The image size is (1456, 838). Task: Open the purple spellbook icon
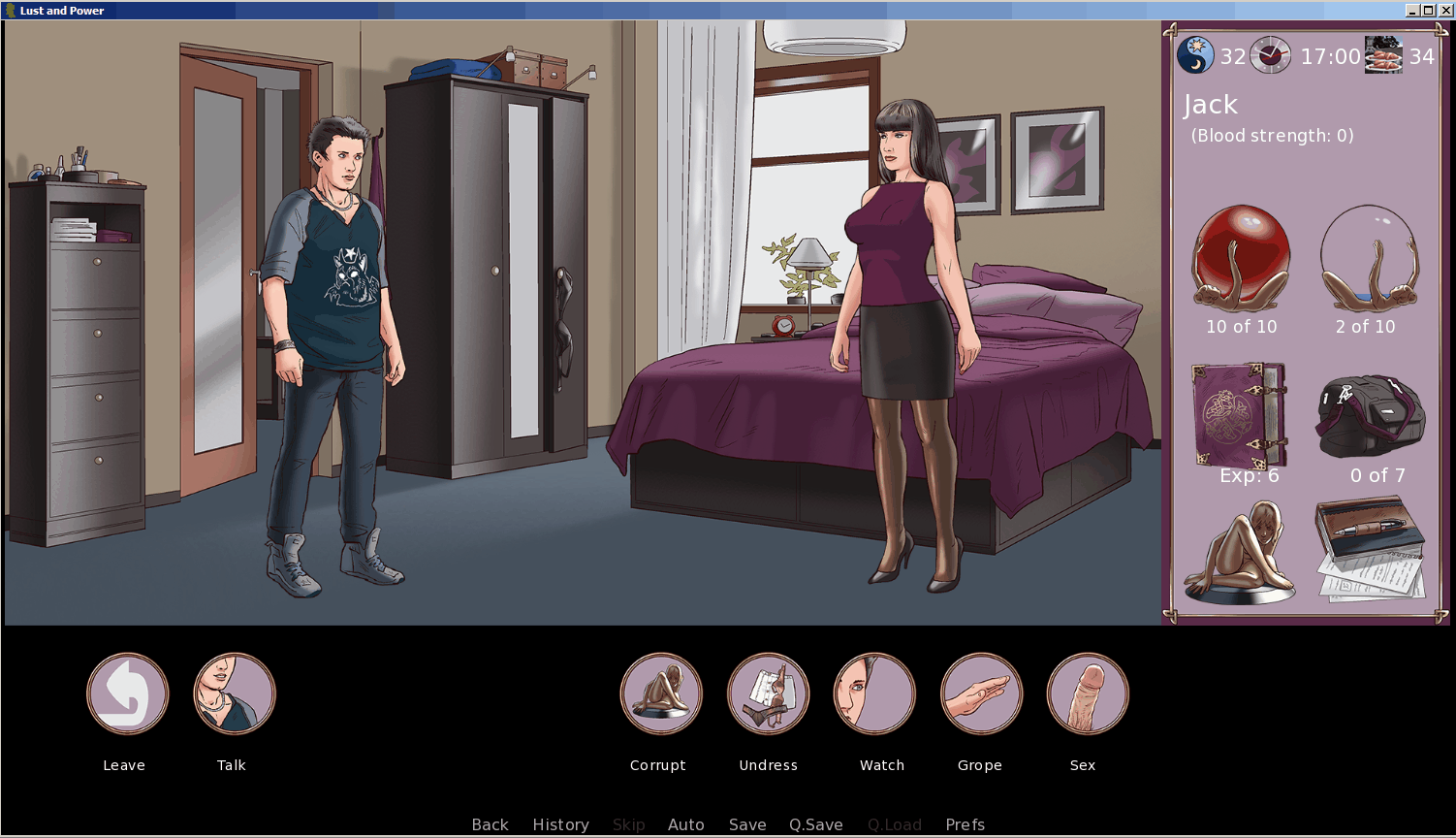(1239, 416)
